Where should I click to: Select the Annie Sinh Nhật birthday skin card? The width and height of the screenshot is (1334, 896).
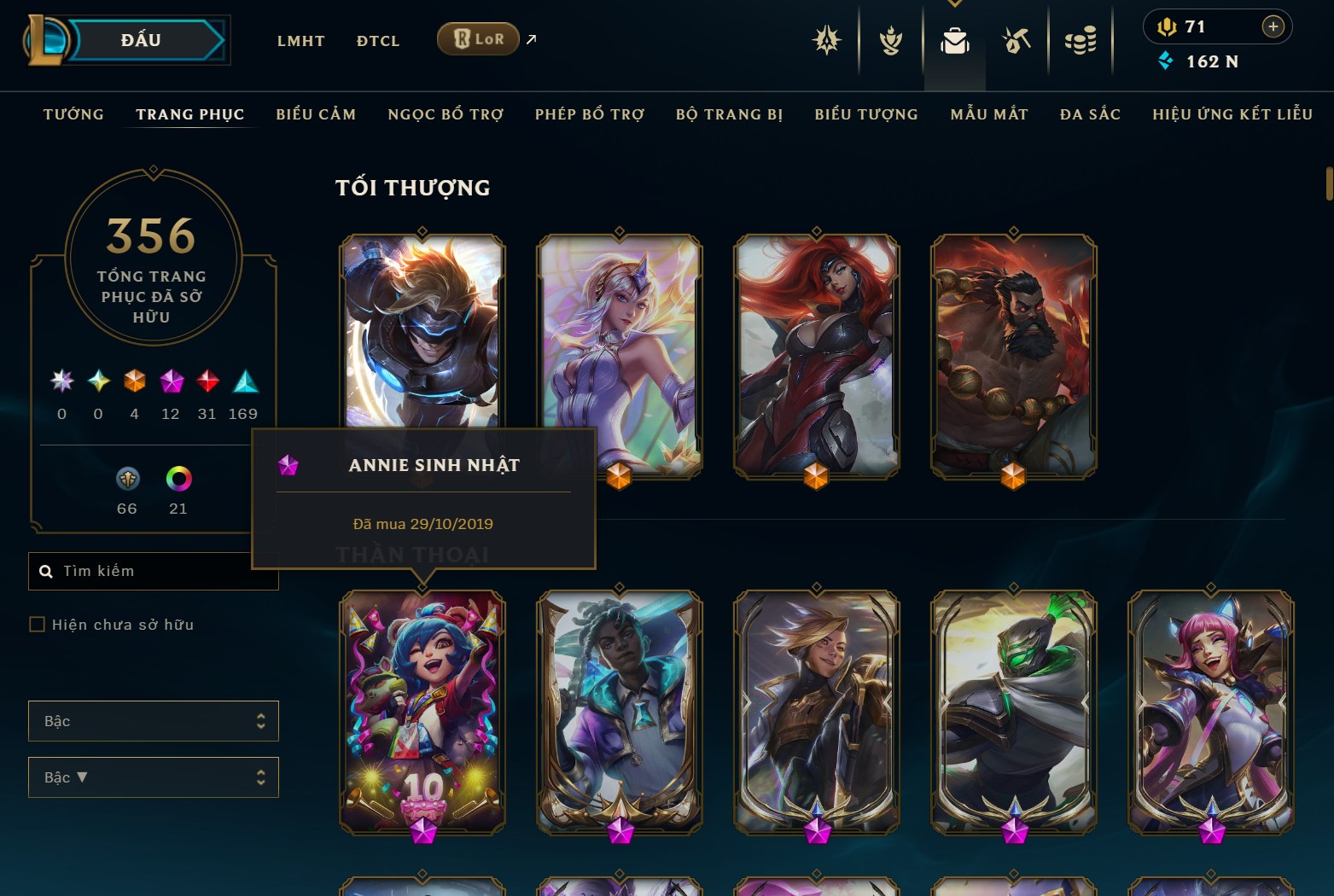click(x=422, y=712)
